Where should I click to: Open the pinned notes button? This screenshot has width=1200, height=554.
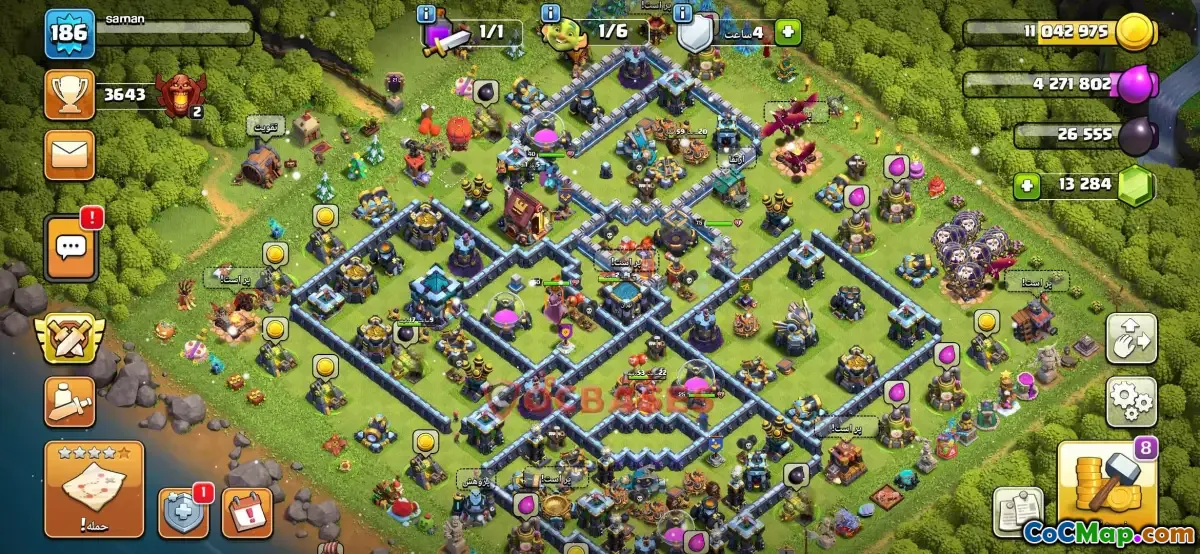click(1017, 510)
